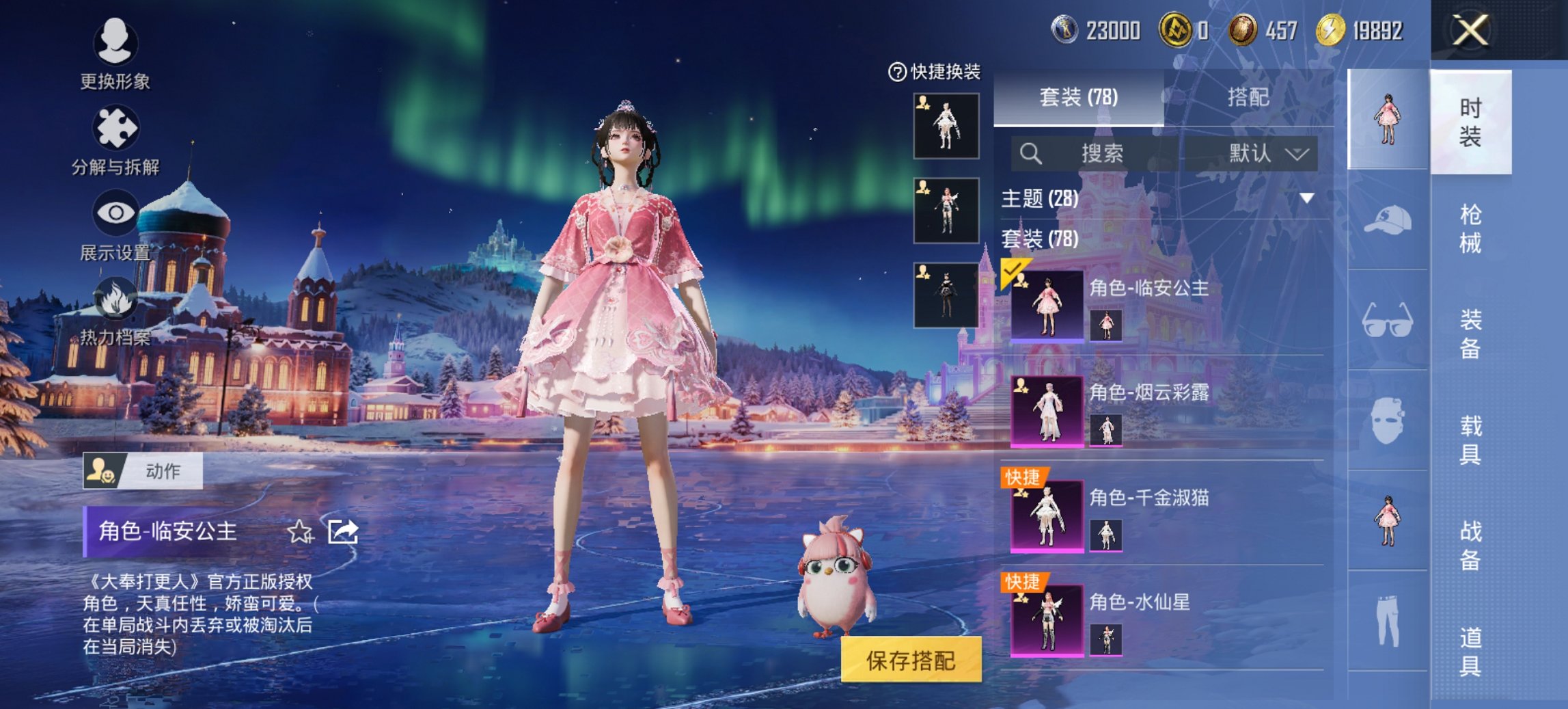The image size is (1568, 709).
Task: Click the 搜索 search field
Action: pyautogui.click(x=1095, y=153)
